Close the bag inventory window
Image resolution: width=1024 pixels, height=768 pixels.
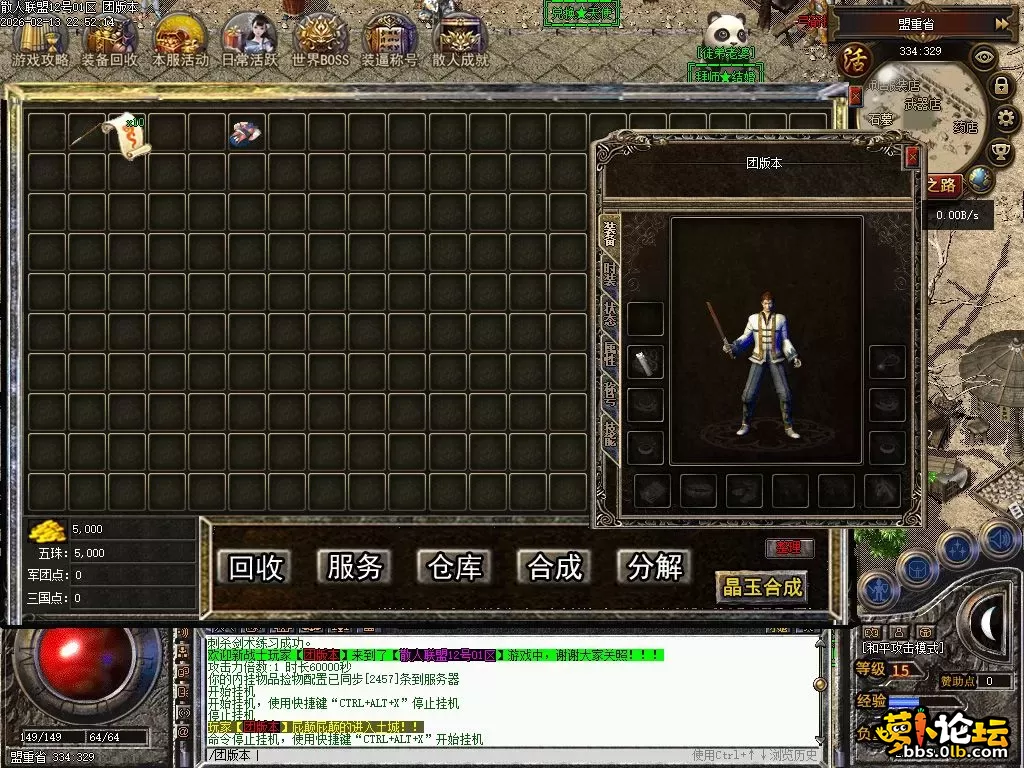click(x=855, y=95)
